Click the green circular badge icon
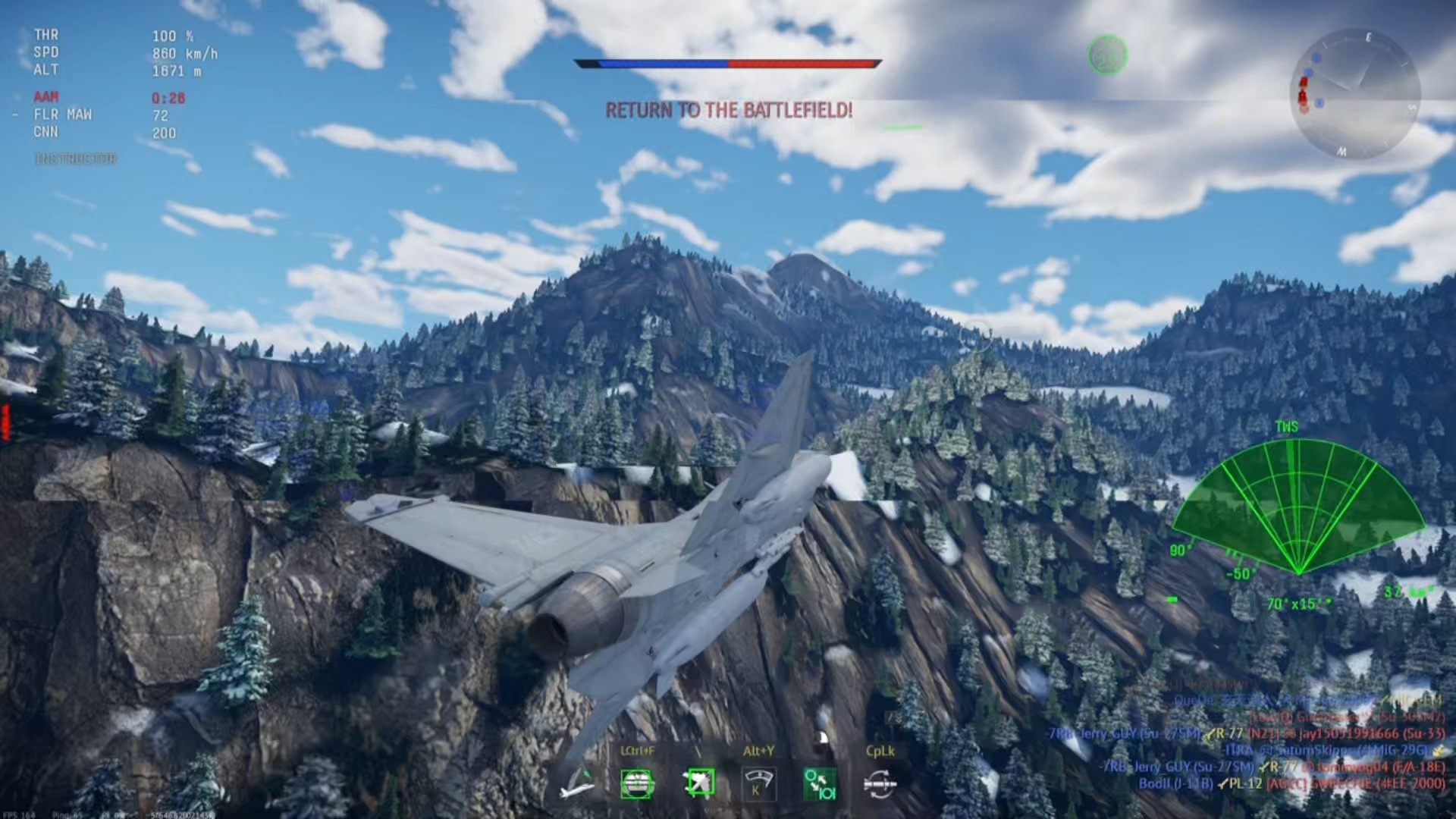The height and width of the screenshot is (819, 1456). pyautogui.click(x=1107, y=55)
